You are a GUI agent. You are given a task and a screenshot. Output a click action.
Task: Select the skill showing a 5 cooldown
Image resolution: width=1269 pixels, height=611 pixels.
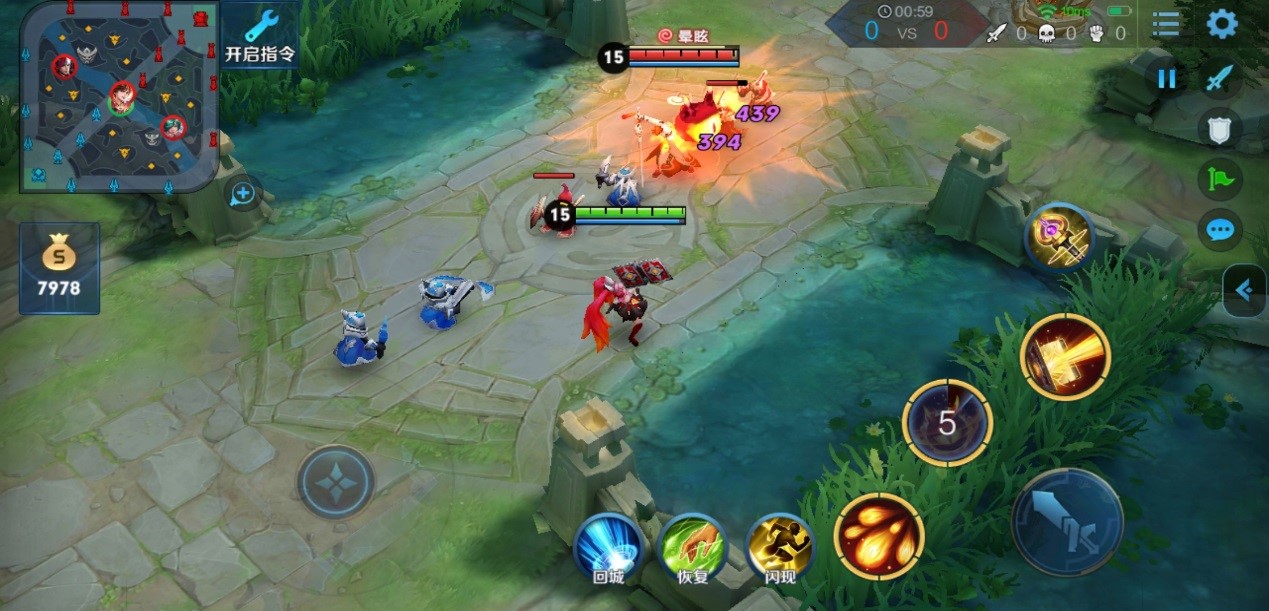click(947, 423)
